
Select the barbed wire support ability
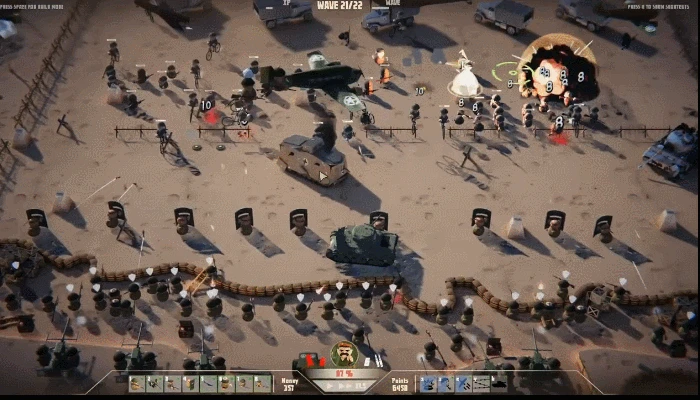pos(482,383)
